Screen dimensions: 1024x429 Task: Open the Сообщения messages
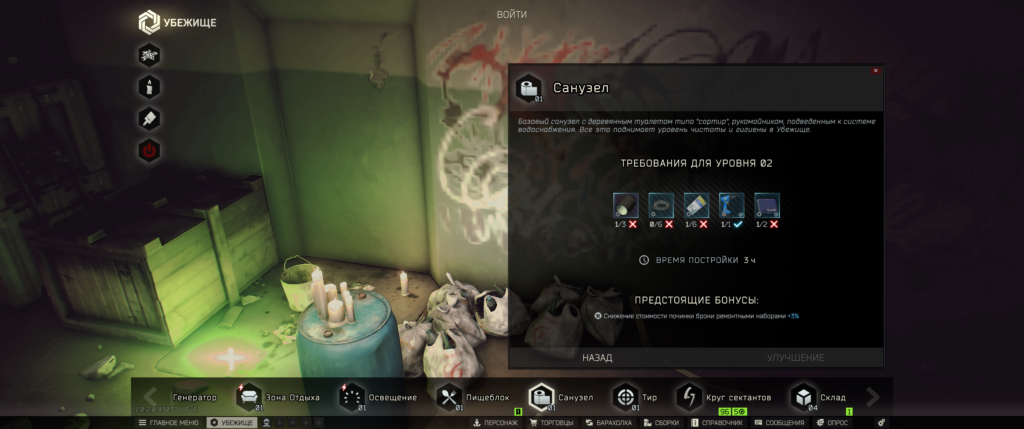pos(779,423)
